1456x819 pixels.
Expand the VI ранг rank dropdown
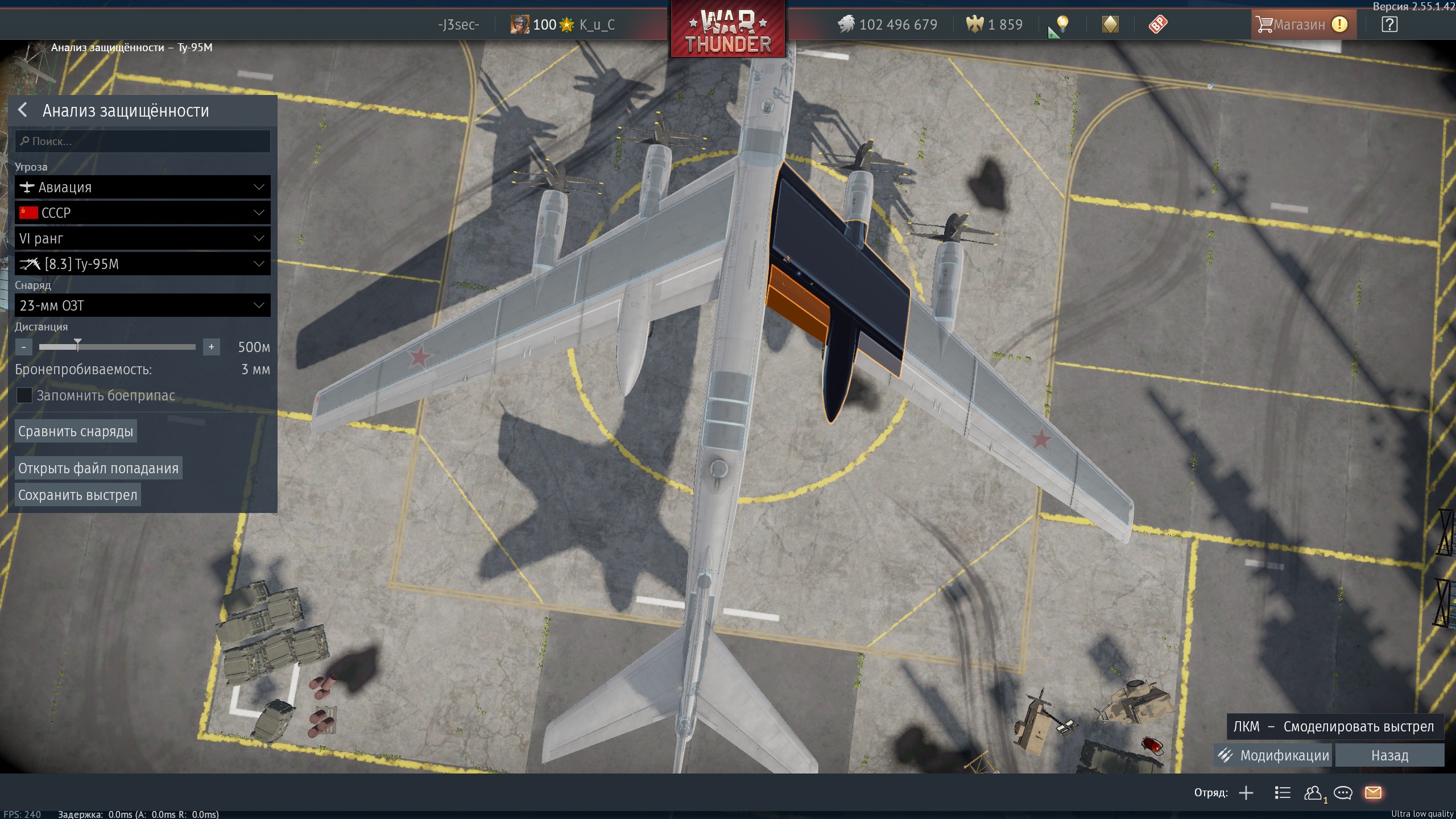pos(142,238)
